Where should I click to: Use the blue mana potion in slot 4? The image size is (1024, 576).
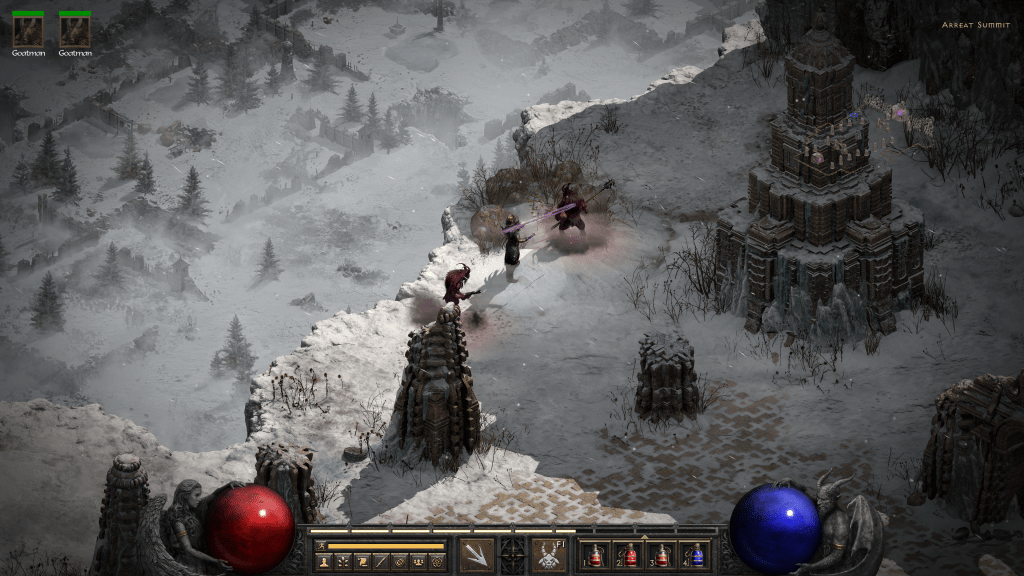(x=696, y=555)
